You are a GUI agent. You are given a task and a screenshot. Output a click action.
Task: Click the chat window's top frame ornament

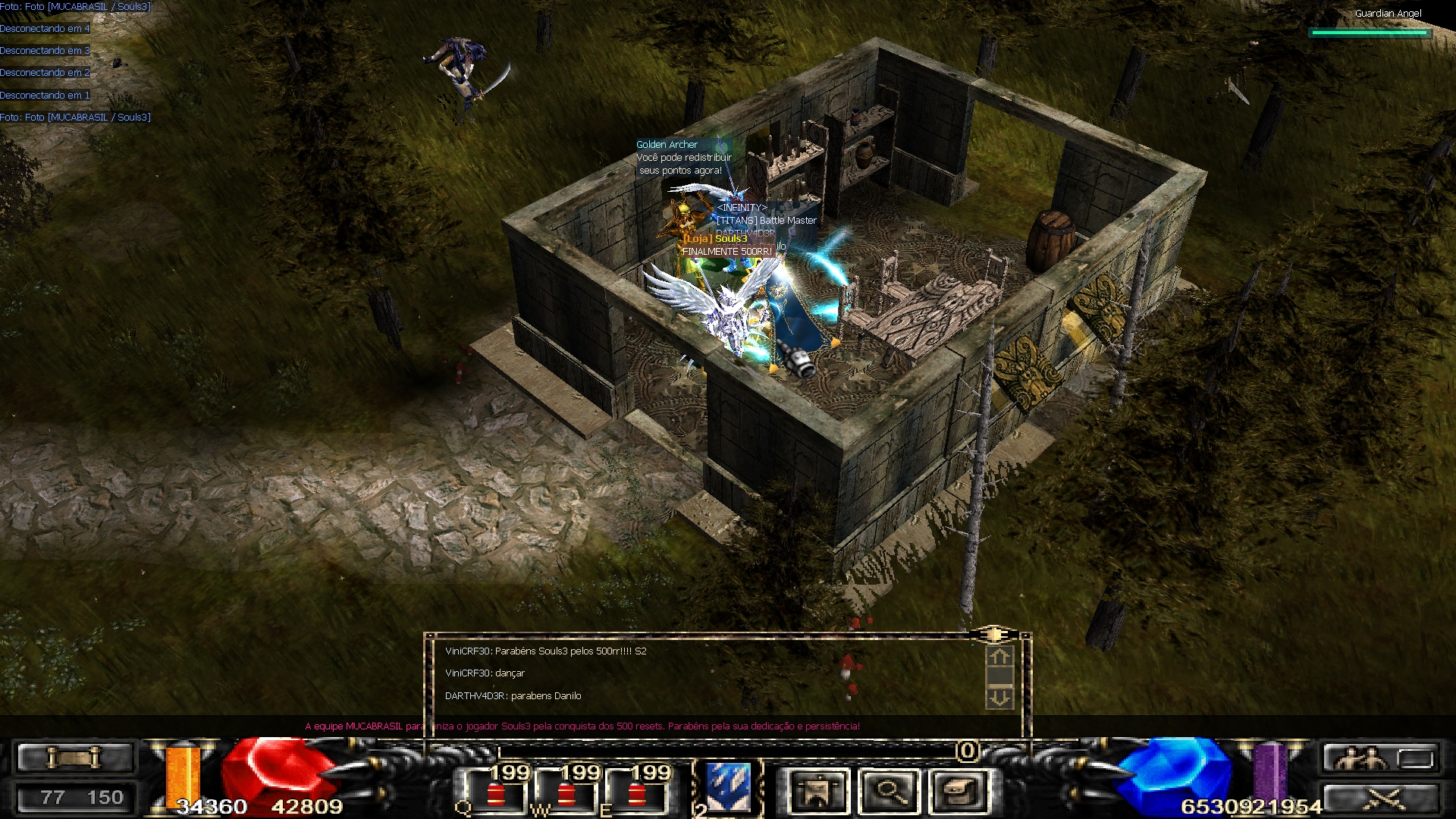pyautogui.click(x=993, y=633)
